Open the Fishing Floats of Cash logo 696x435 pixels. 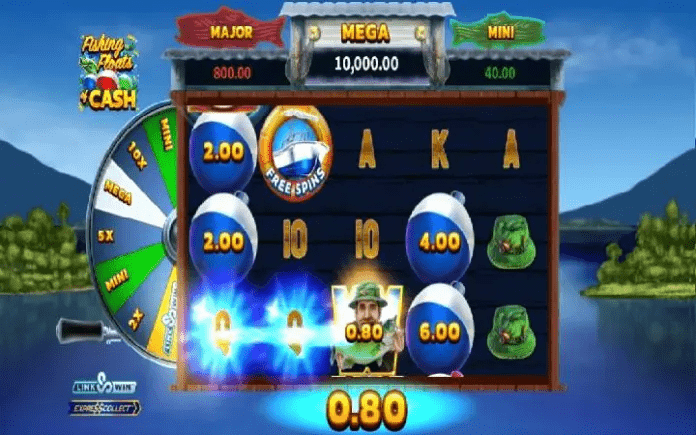pos(108,70)
